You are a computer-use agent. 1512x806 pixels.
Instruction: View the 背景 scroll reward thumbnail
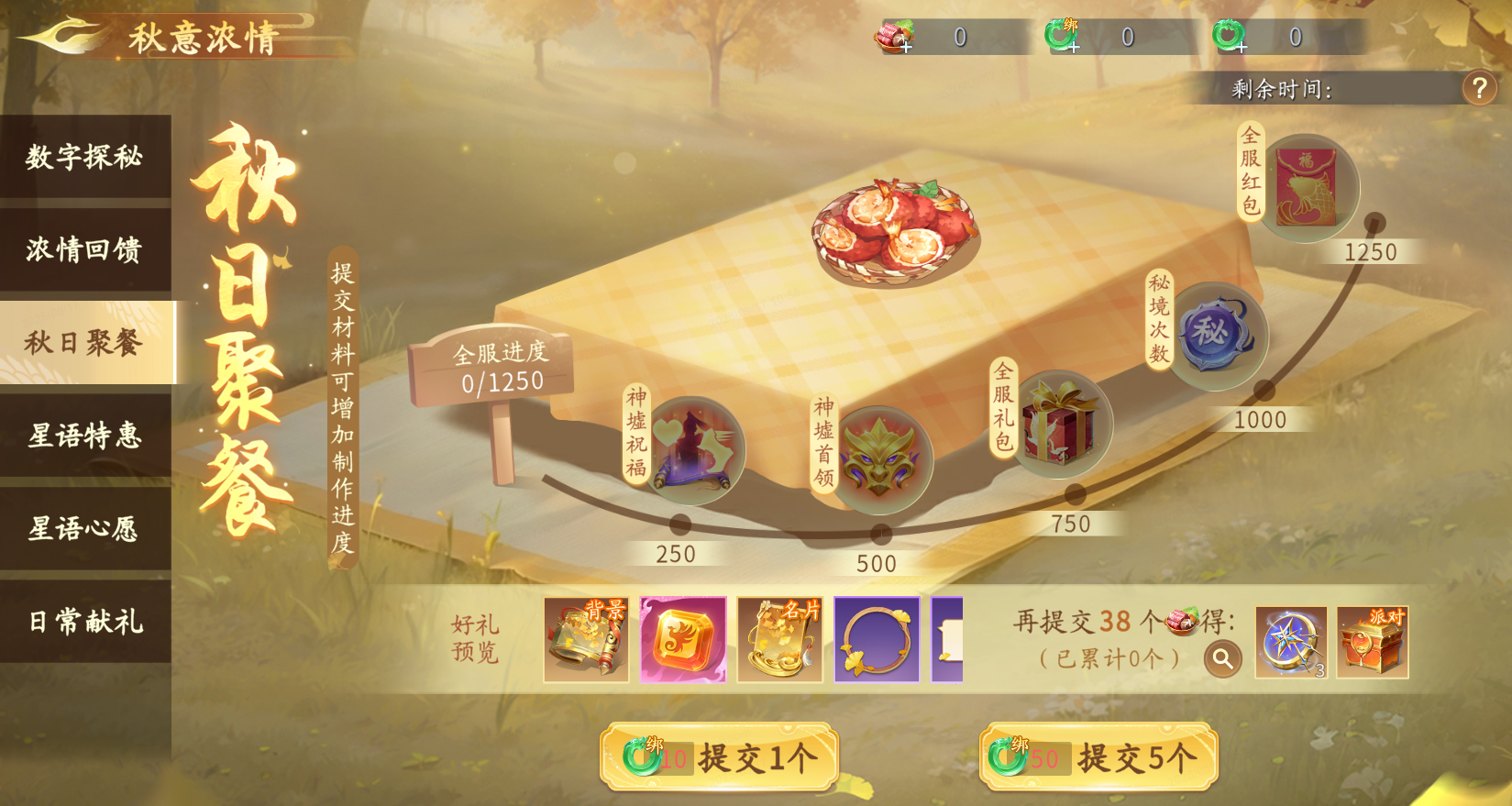584,639
